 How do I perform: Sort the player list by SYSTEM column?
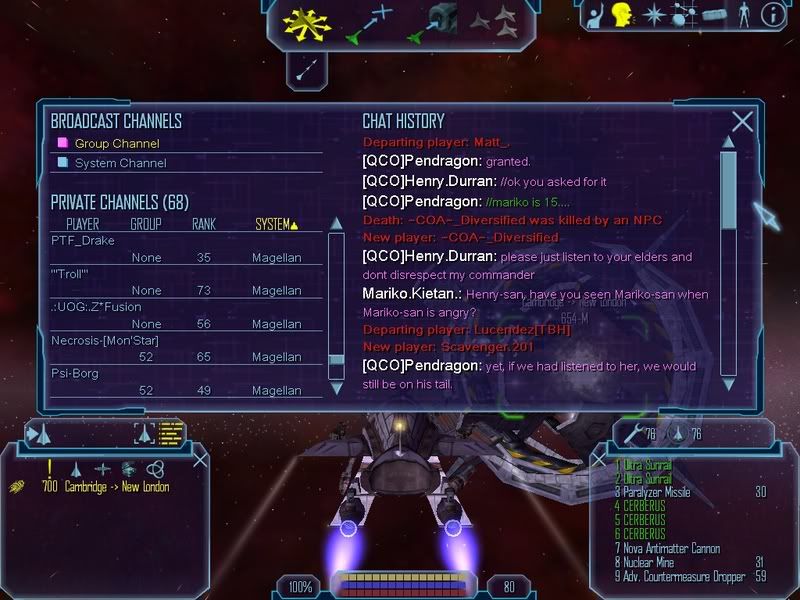pos(275,224)
